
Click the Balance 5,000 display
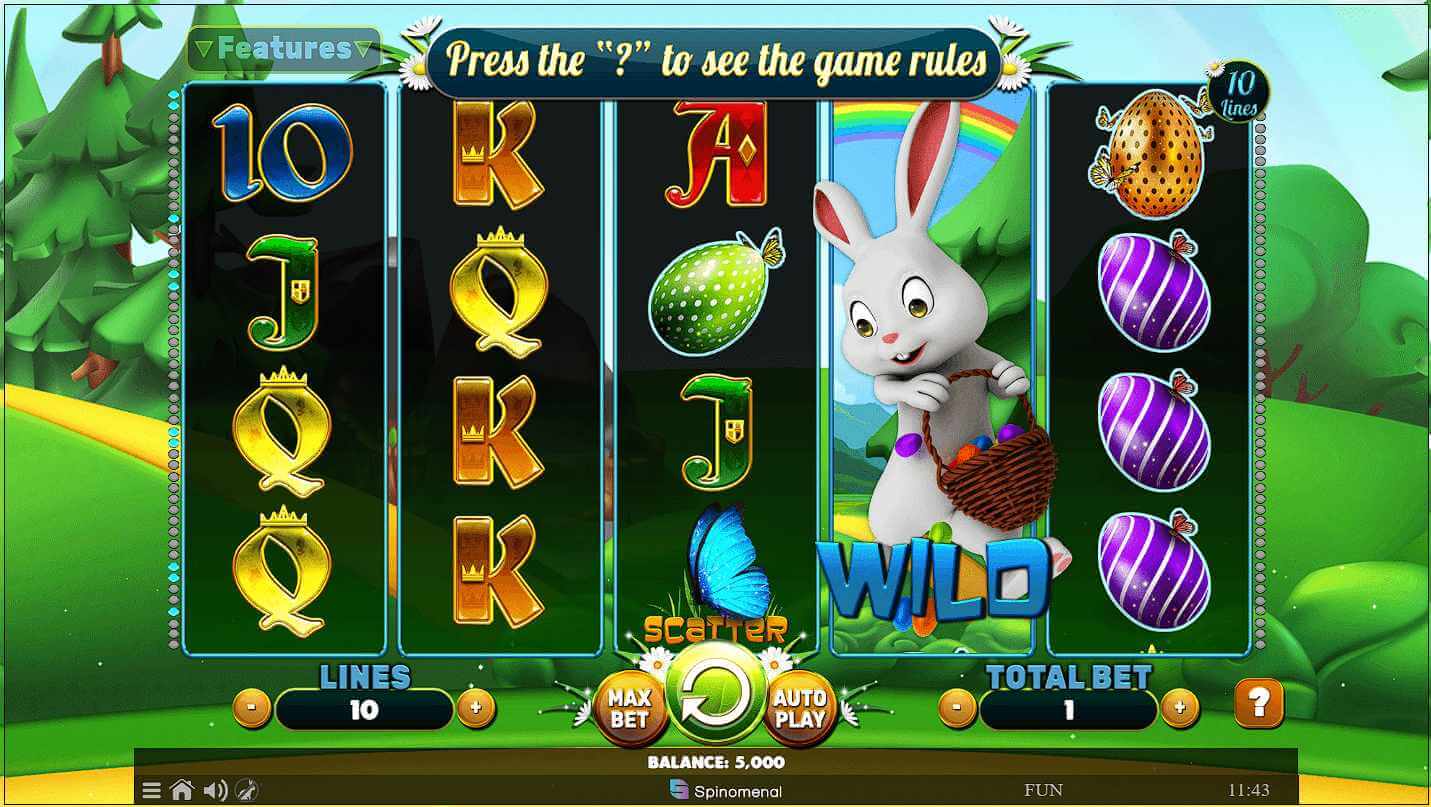[715, 760]
